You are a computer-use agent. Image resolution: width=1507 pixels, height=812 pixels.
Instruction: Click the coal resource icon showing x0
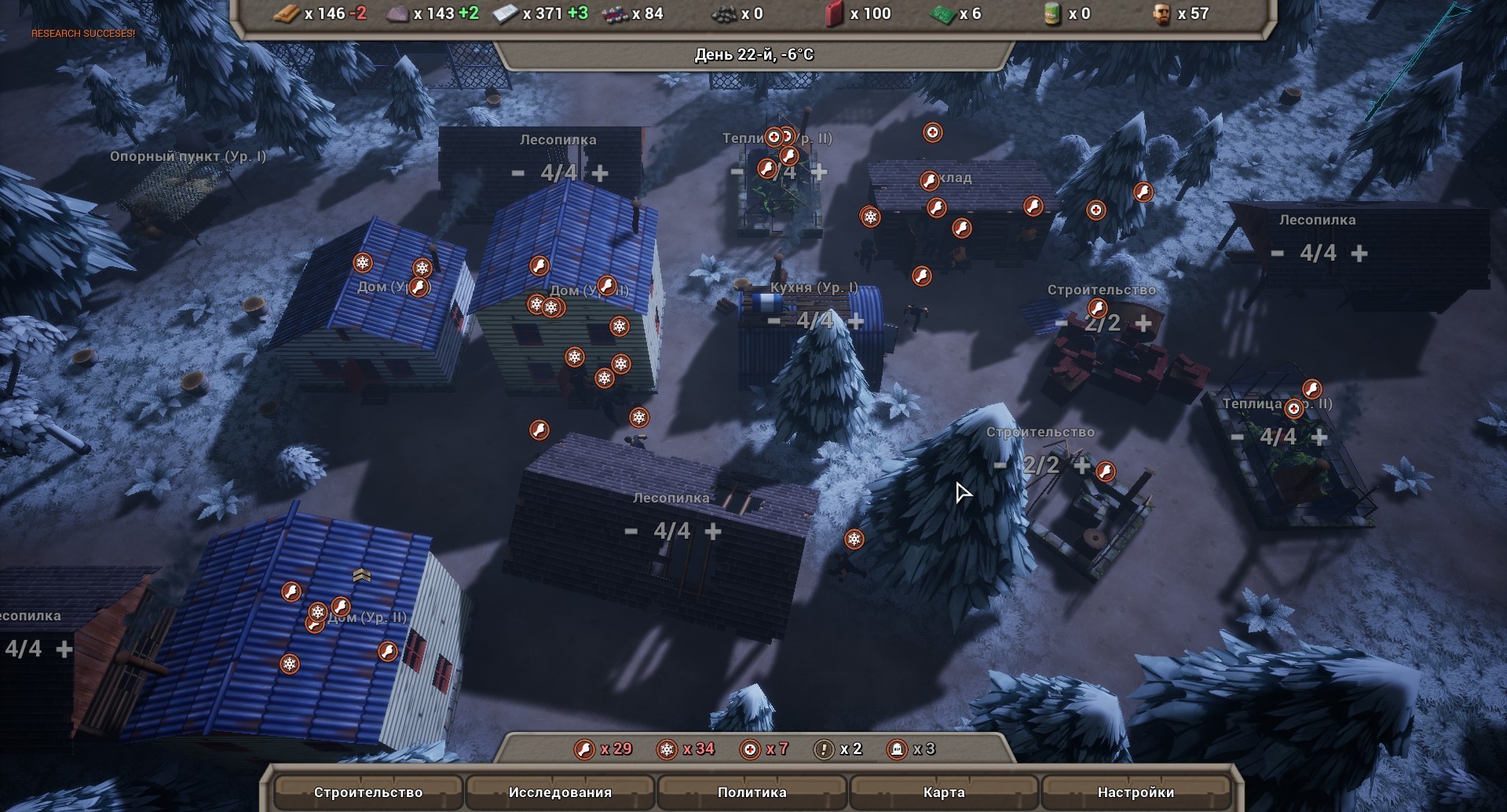(x=725, y=13)
